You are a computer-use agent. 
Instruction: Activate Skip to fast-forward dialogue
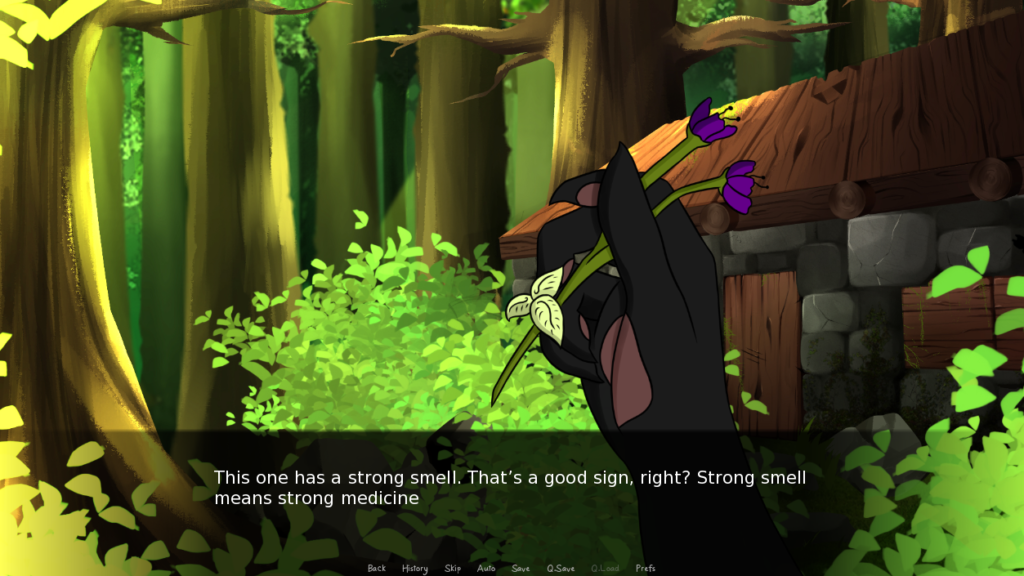click(x=453, y=568)
